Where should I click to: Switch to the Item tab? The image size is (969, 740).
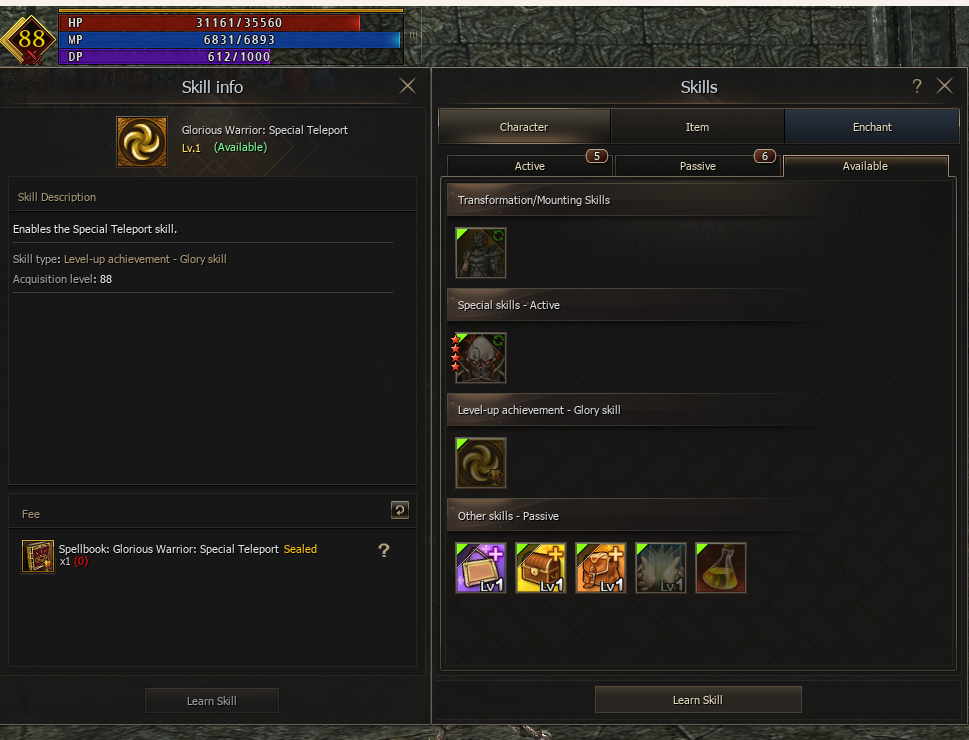pos(697,127)
